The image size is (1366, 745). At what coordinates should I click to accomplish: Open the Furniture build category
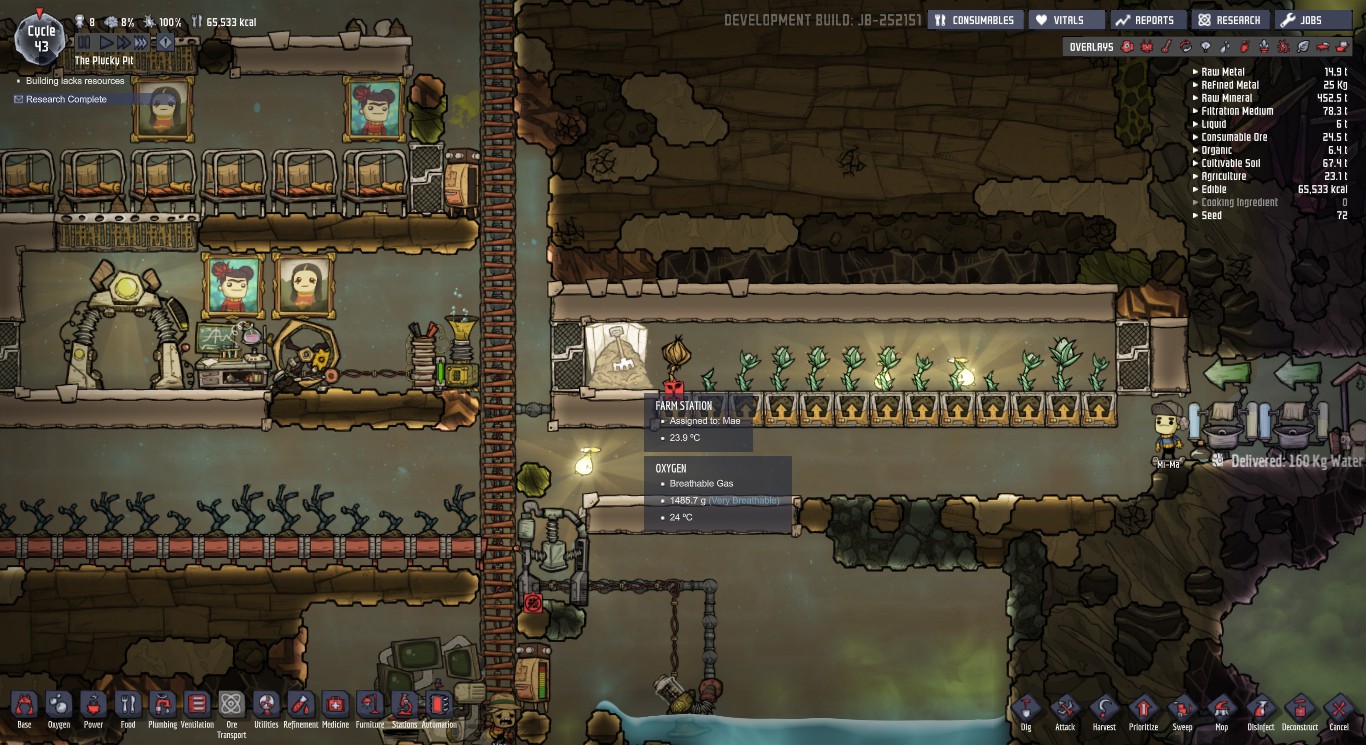(x=369, y=706)
